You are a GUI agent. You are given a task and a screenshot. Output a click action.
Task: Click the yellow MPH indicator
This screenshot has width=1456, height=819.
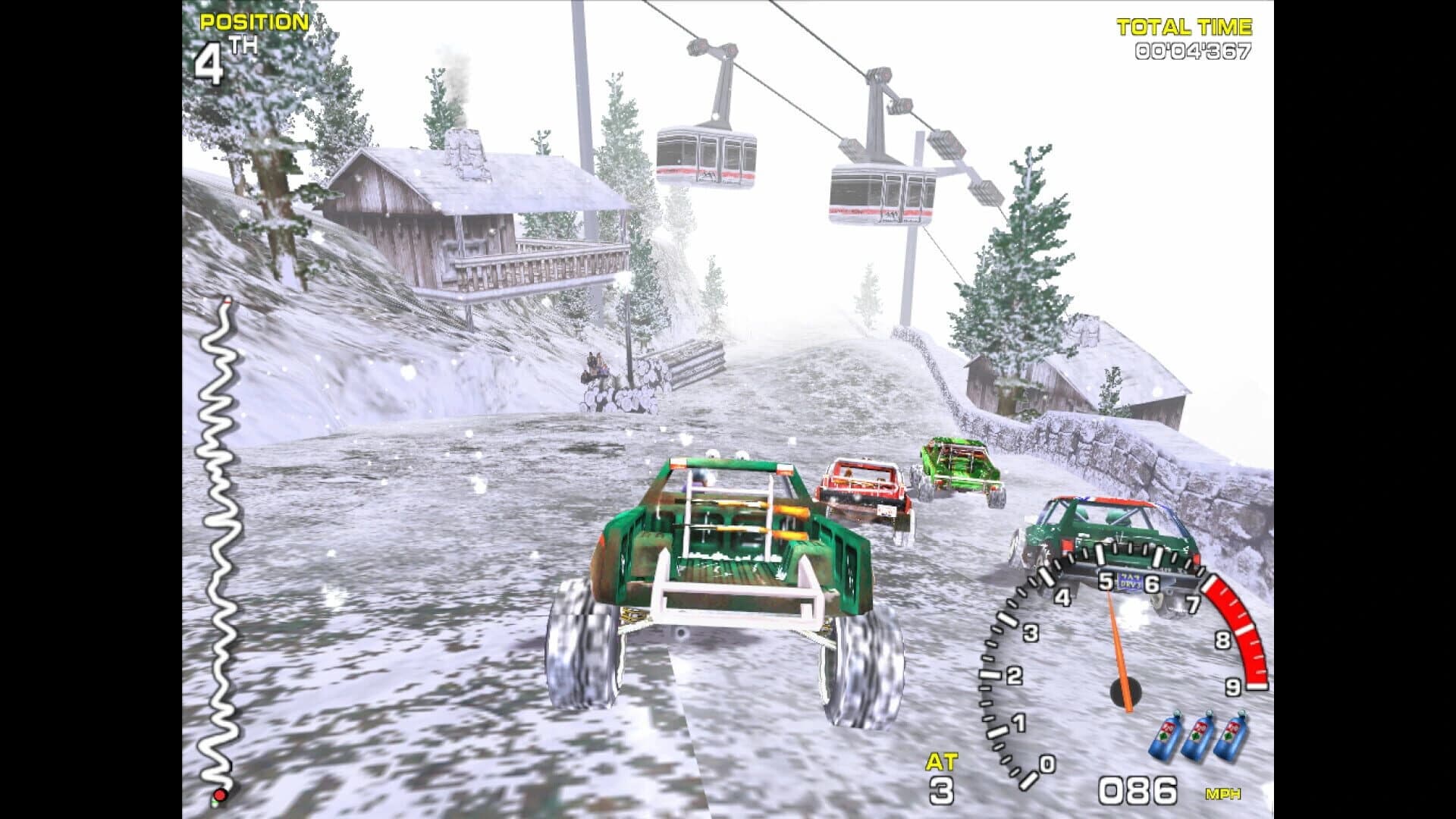(1223, 793)
